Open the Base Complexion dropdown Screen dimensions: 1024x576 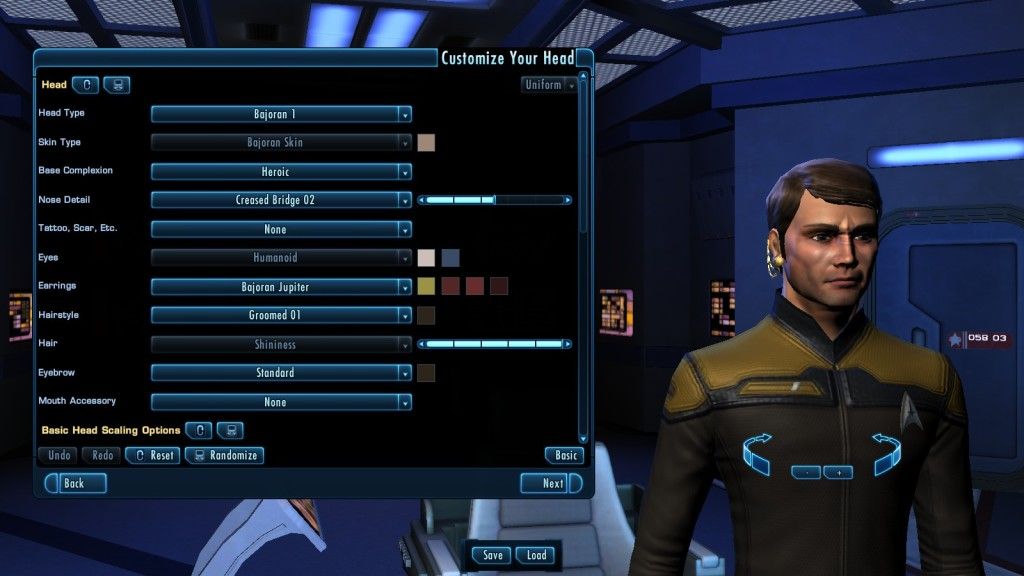(281, 172)
